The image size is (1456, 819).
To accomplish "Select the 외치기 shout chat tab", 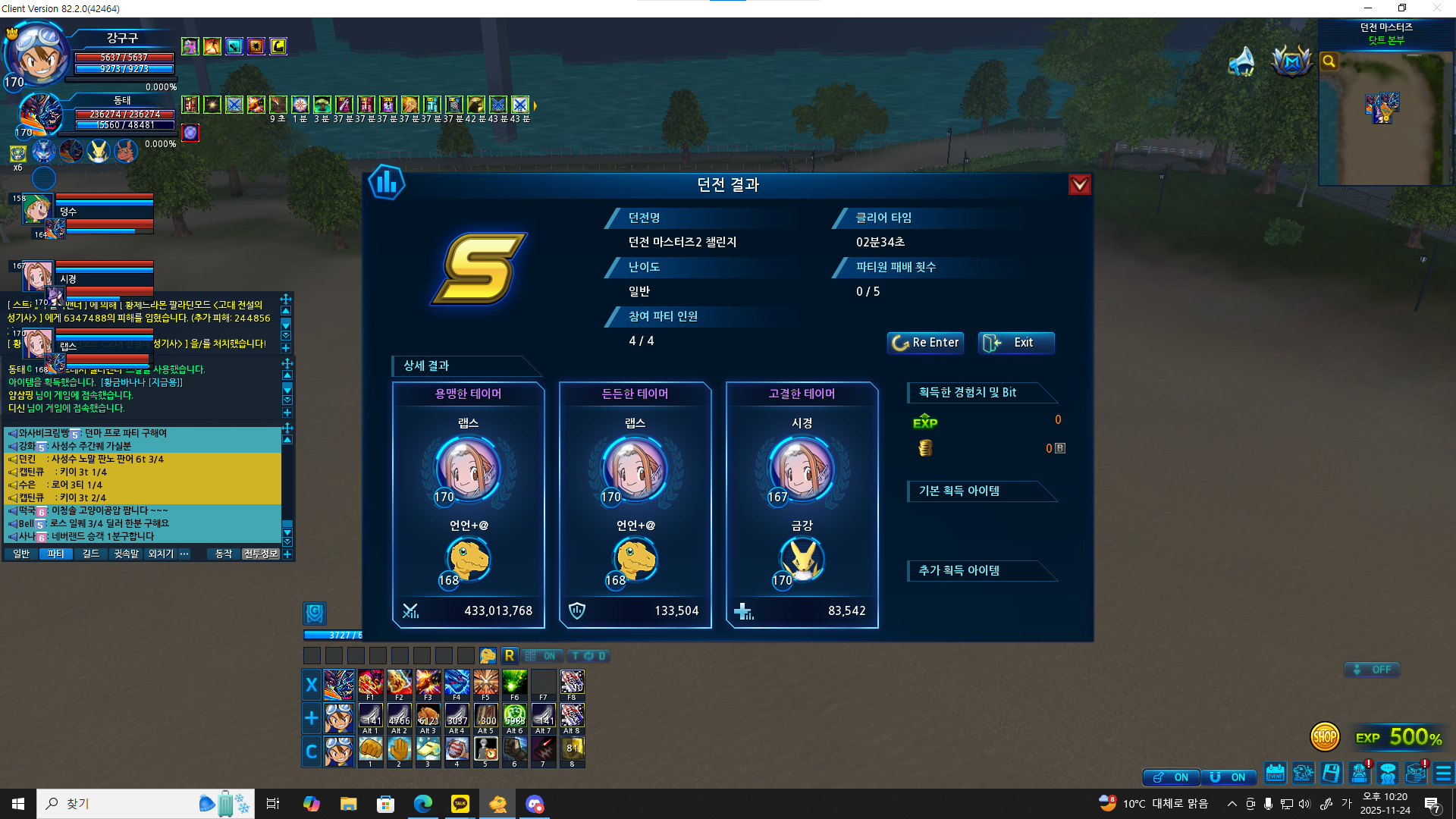I will 161,554.
